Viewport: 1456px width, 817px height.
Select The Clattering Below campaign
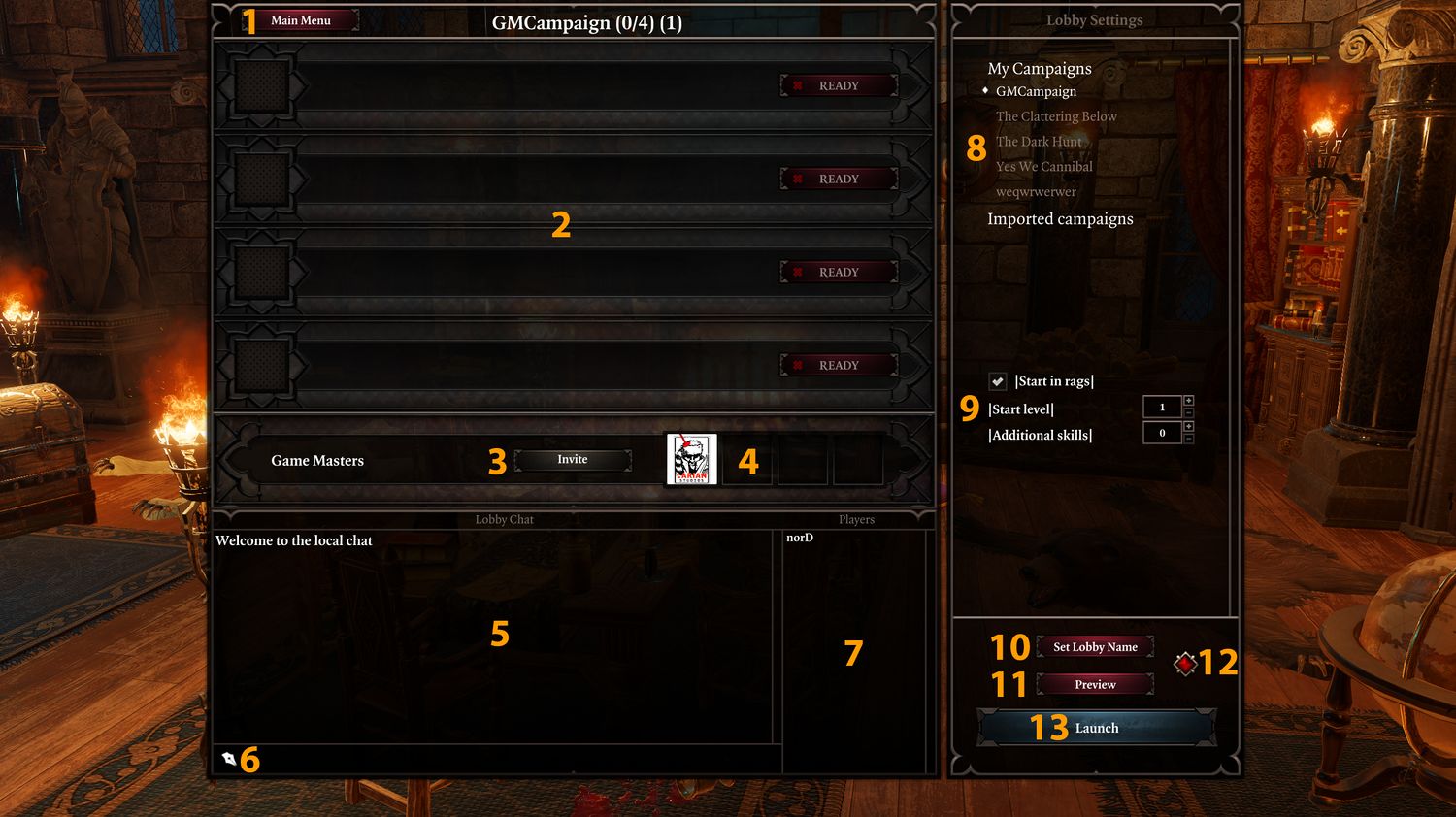(x=1056, y=116)
